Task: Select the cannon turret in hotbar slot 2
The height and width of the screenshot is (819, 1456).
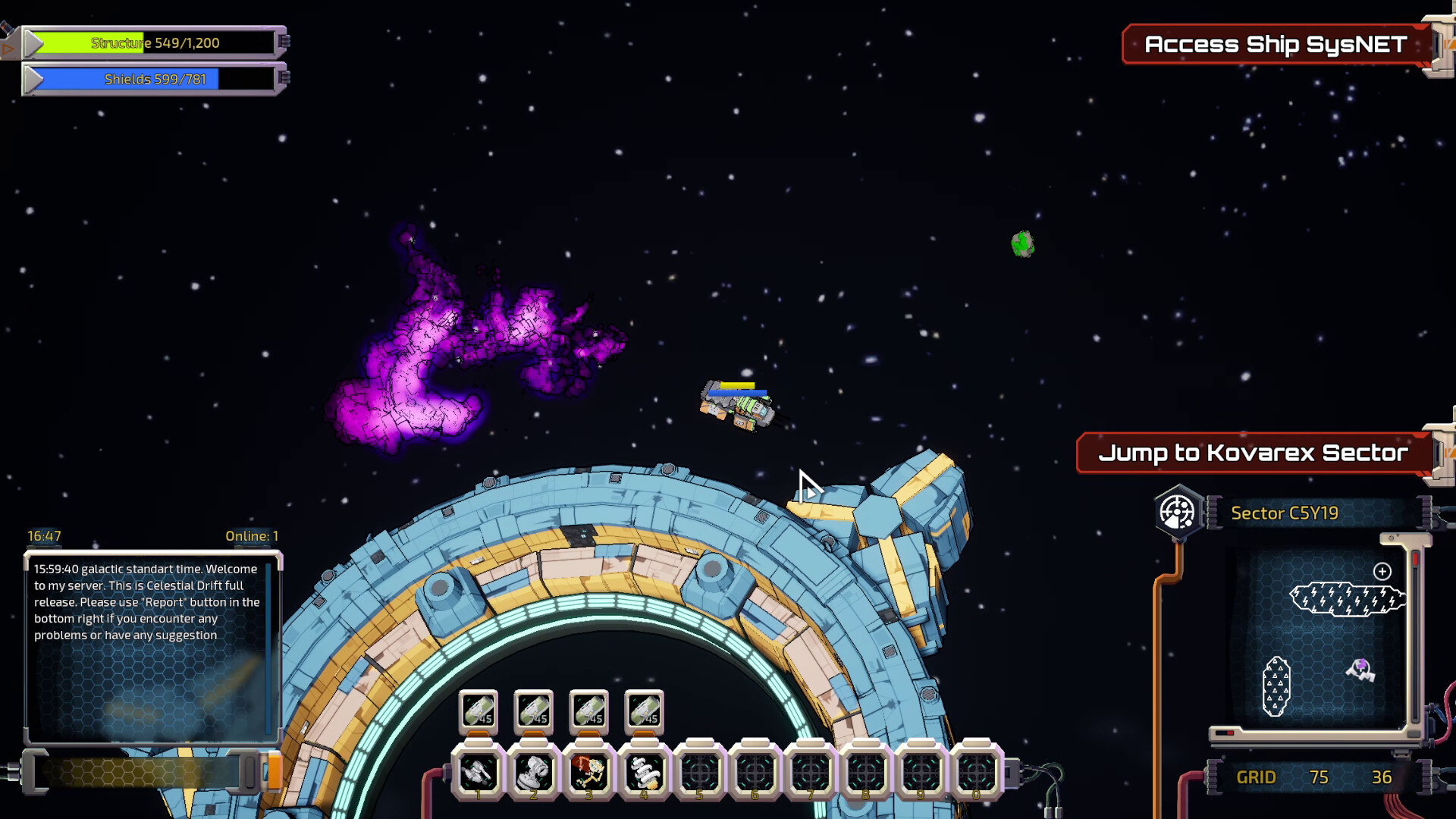Action: [x=534, y=773]
